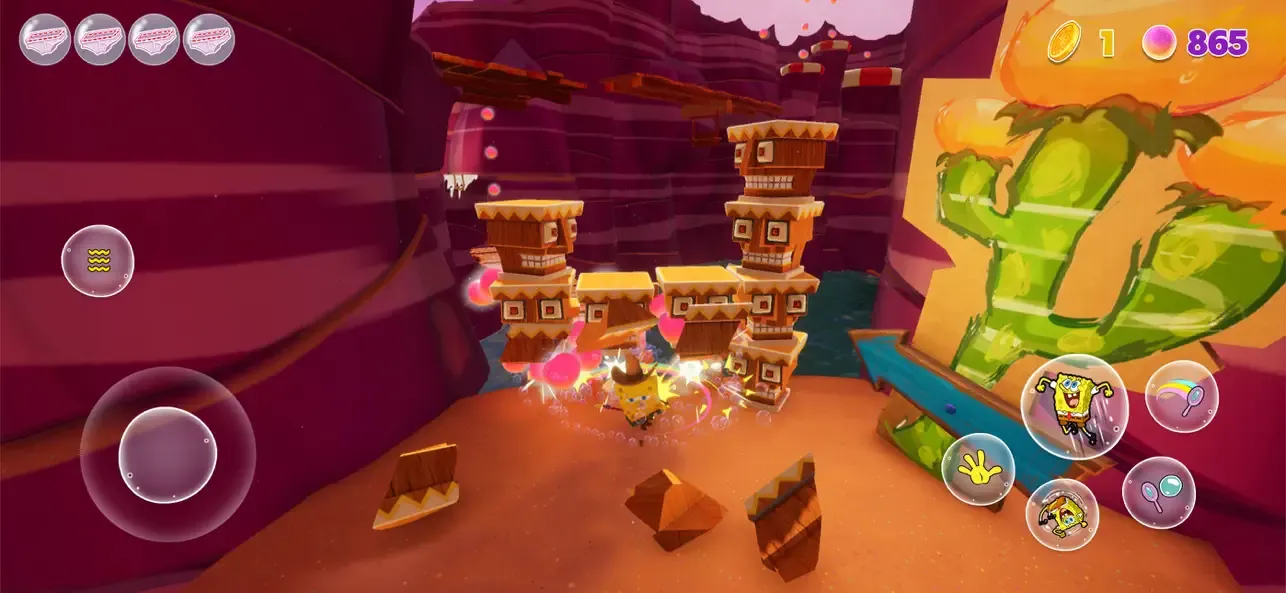This screenshot has width=1286, height=593.
Task: Activate the rainbow bubble wand ability
Action: pyautogui.click(x=1181, y=396)
